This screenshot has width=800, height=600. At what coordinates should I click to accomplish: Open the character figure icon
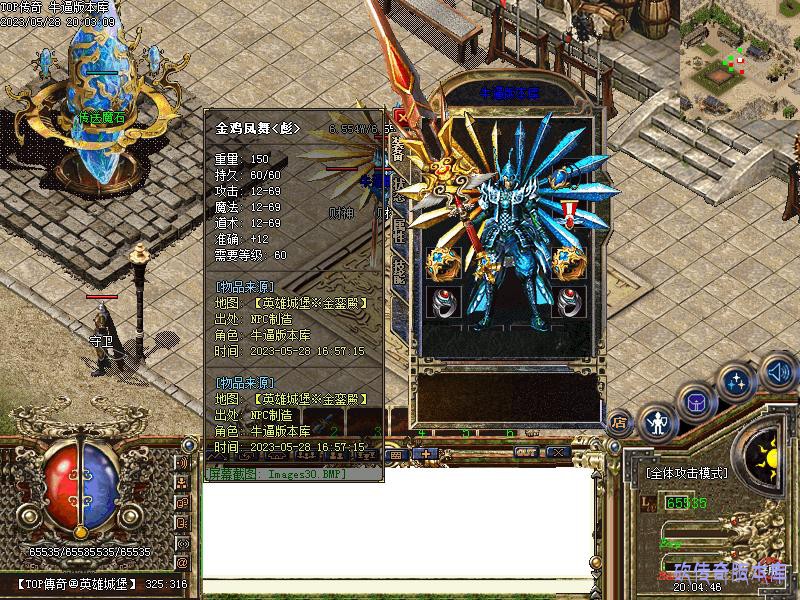point(657,424)
